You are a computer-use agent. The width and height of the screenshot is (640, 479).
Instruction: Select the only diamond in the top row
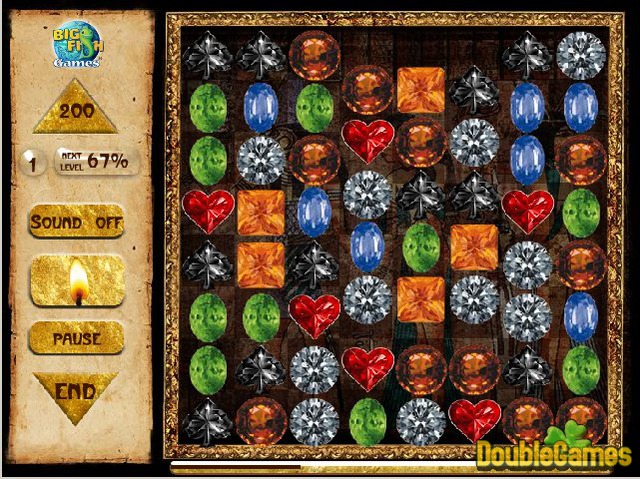click(x=581, y=53)
